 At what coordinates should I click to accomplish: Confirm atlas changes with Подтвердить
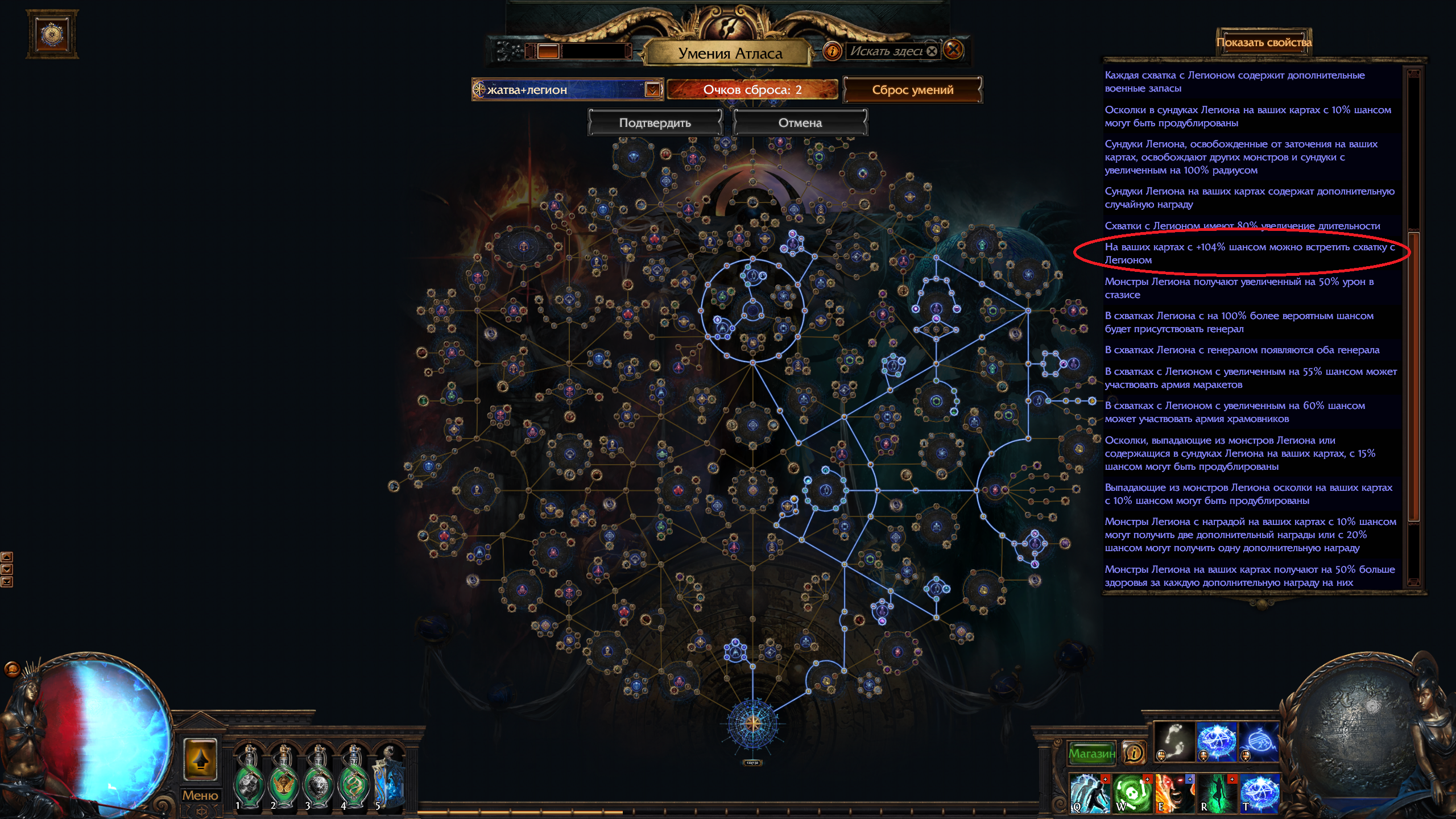[655, 123]
